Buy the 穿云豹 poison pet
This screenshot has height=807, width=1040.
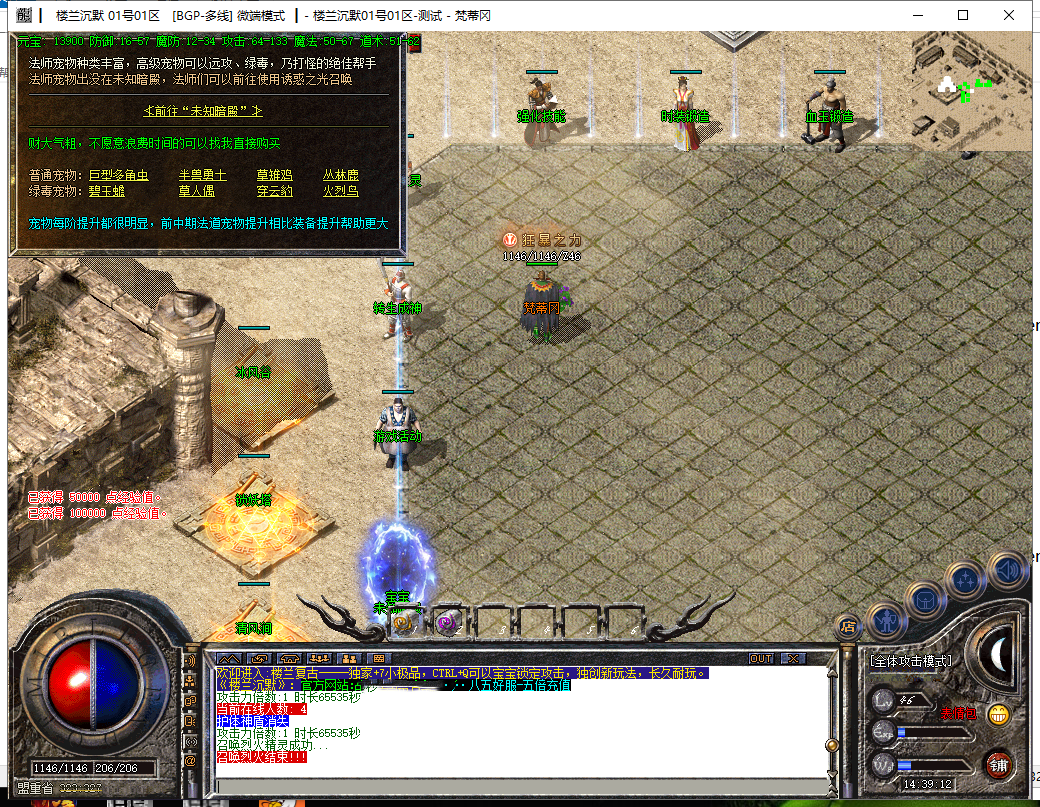click(275, 191)
